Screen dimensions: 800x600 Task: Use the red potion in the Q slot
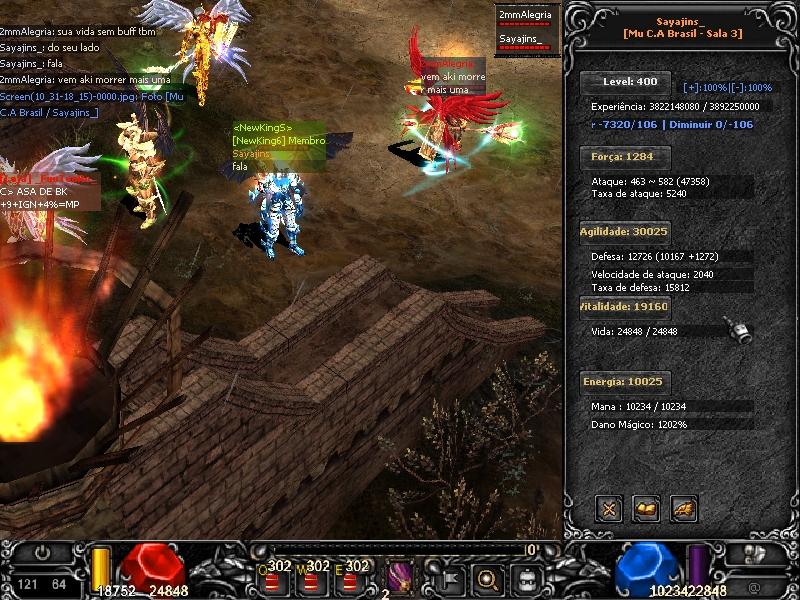tap(272, 579)
